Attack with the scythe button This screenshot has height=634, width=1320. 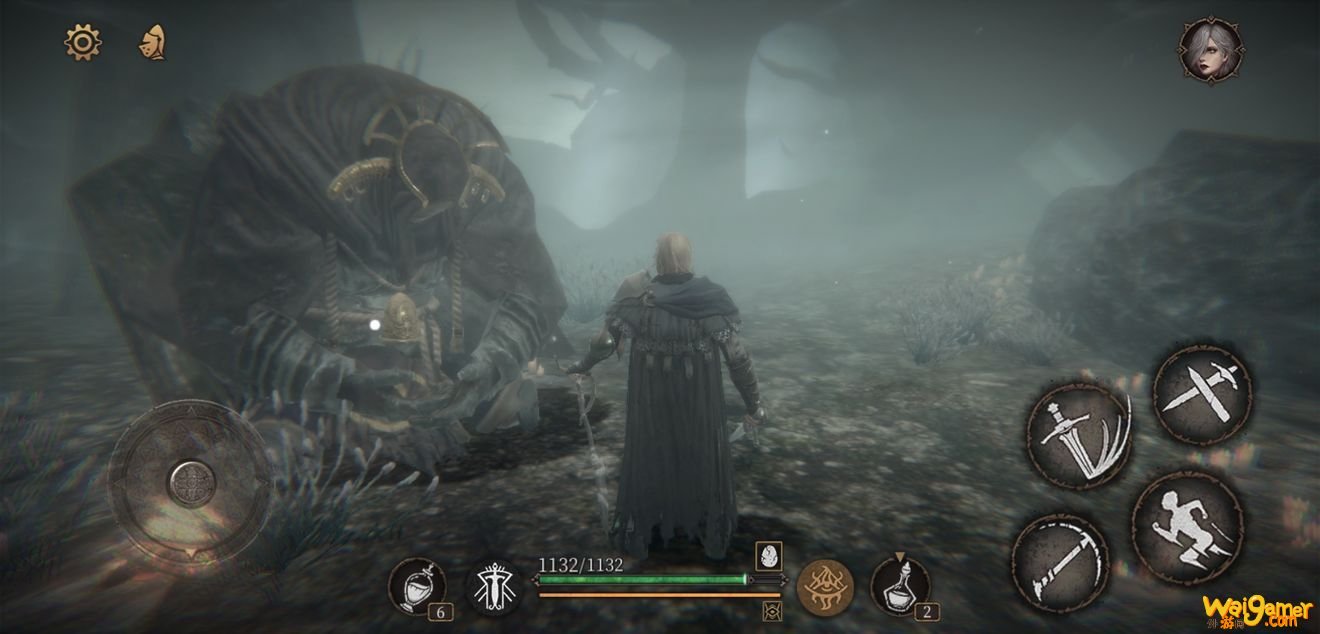(1059, 562)
